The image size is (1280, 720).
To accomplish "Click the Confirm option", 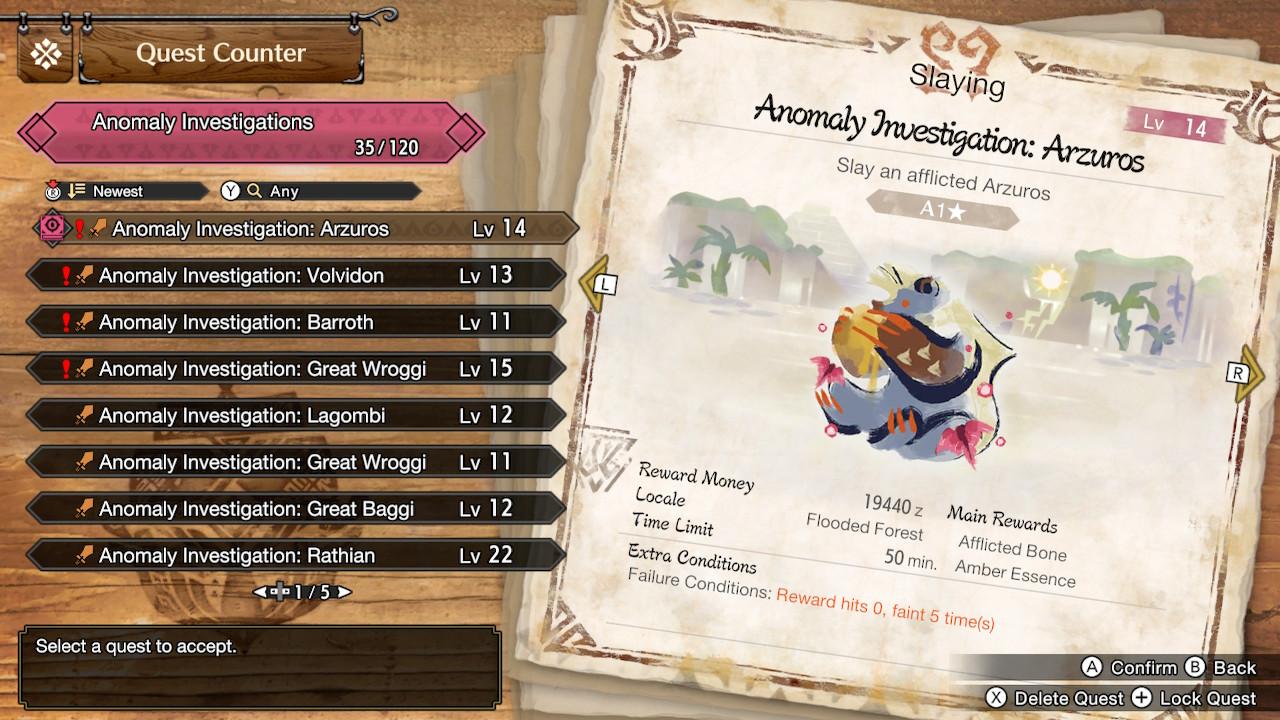I will point(1130,668).
